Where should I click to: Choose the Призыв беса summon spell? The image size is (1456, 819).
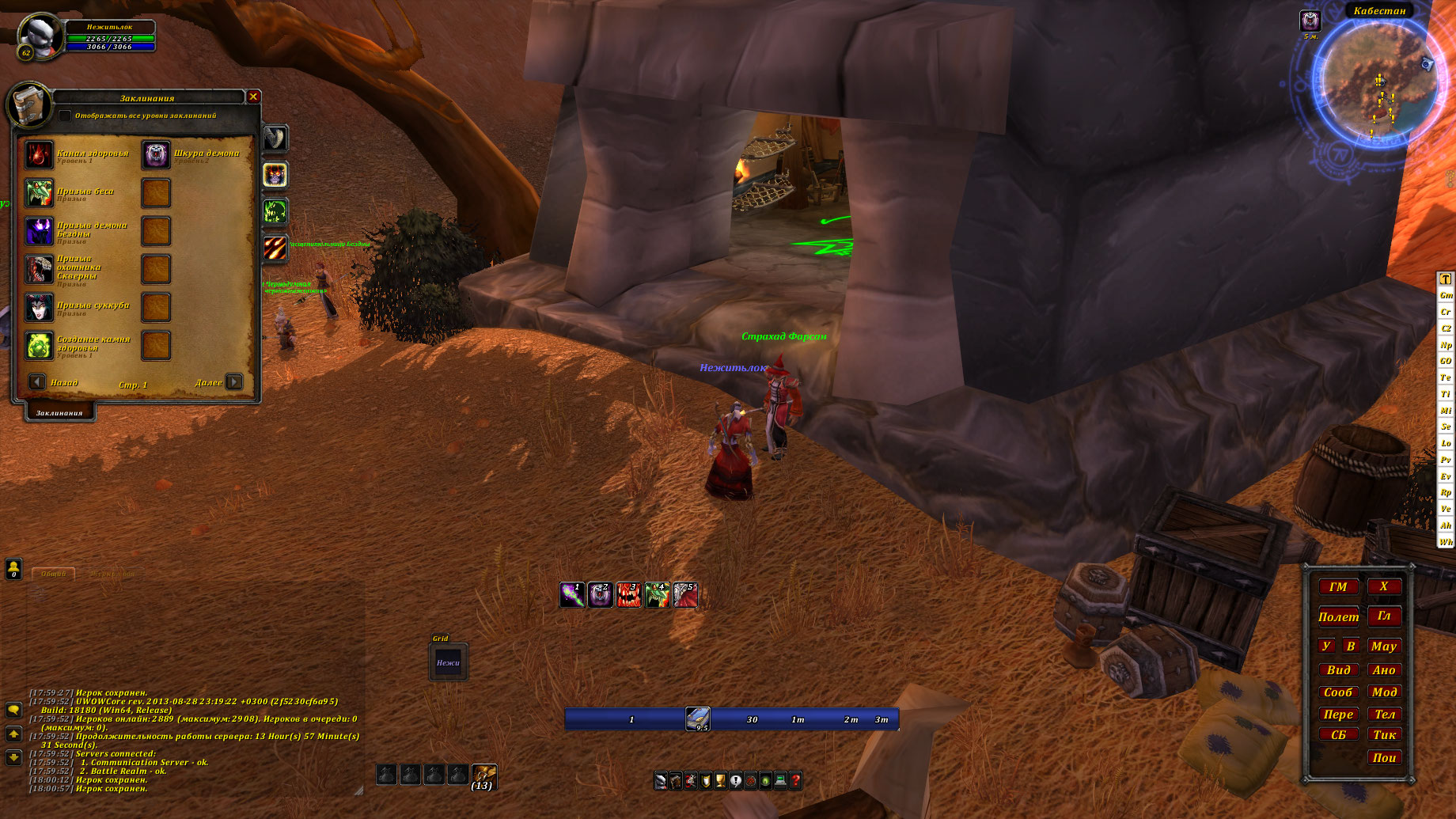point(39,193)
